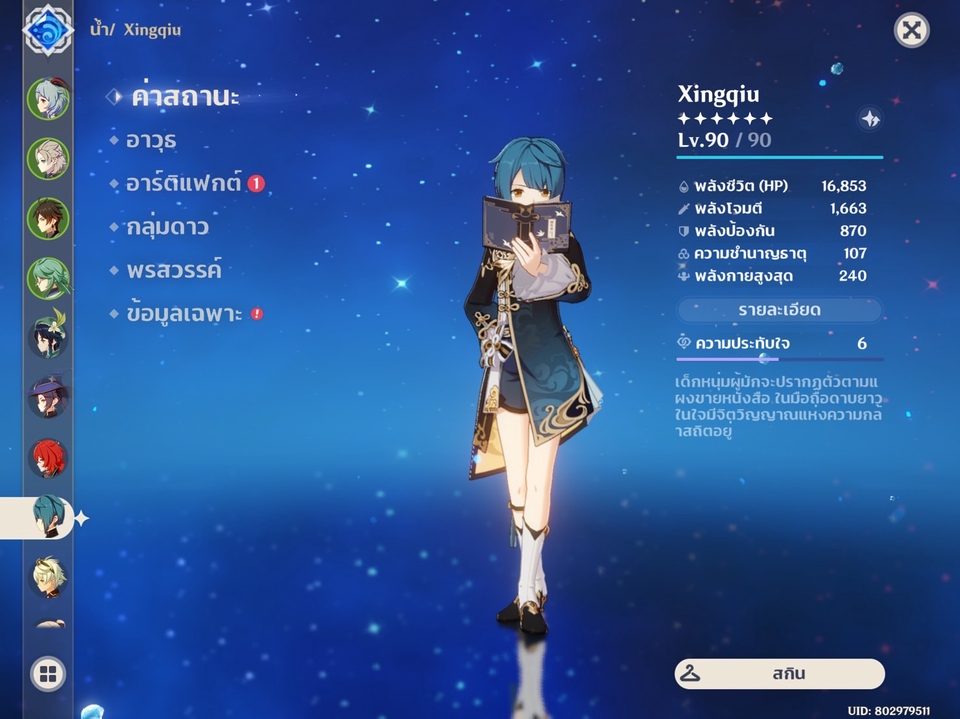
Task: Open the ข้อมูลเฉพาะ profile menu
Action: click(x=185, y=314)
